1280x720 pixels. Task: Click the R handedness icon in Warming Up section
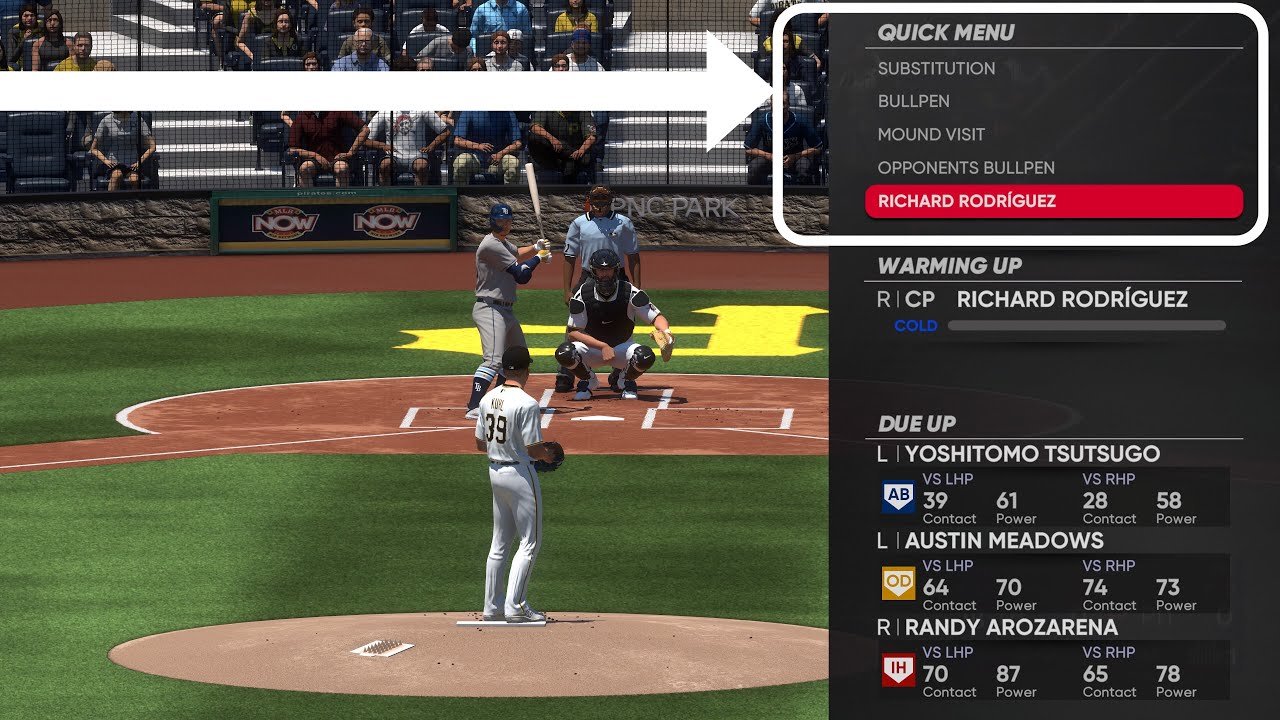click(x=884, y=299)
